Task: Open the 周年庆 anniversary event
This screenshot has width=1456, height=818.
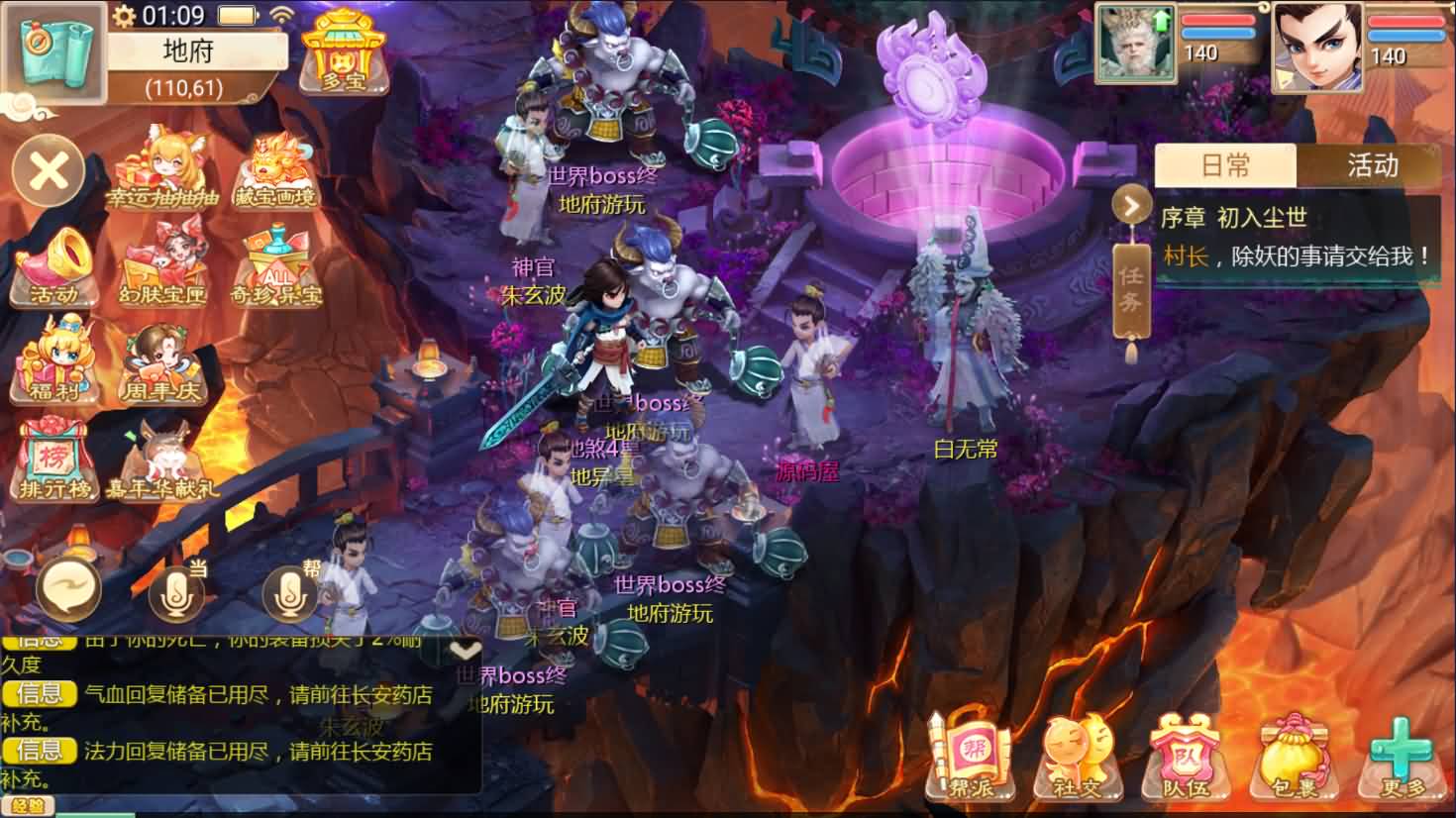Action: (x=161, y=361)
